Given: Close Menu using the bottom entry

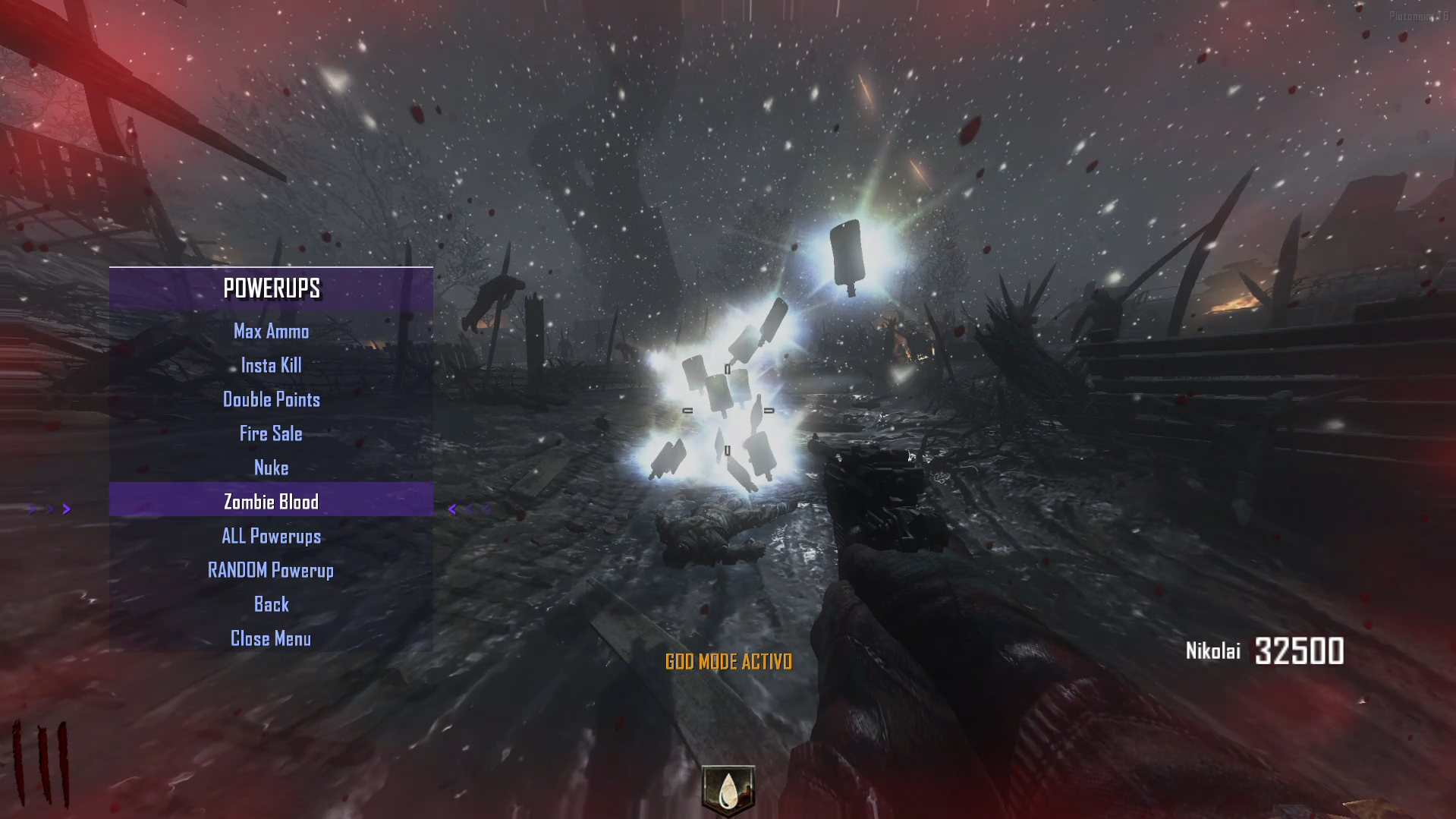Looking at the screenshot, I should (x=271, y=639).
